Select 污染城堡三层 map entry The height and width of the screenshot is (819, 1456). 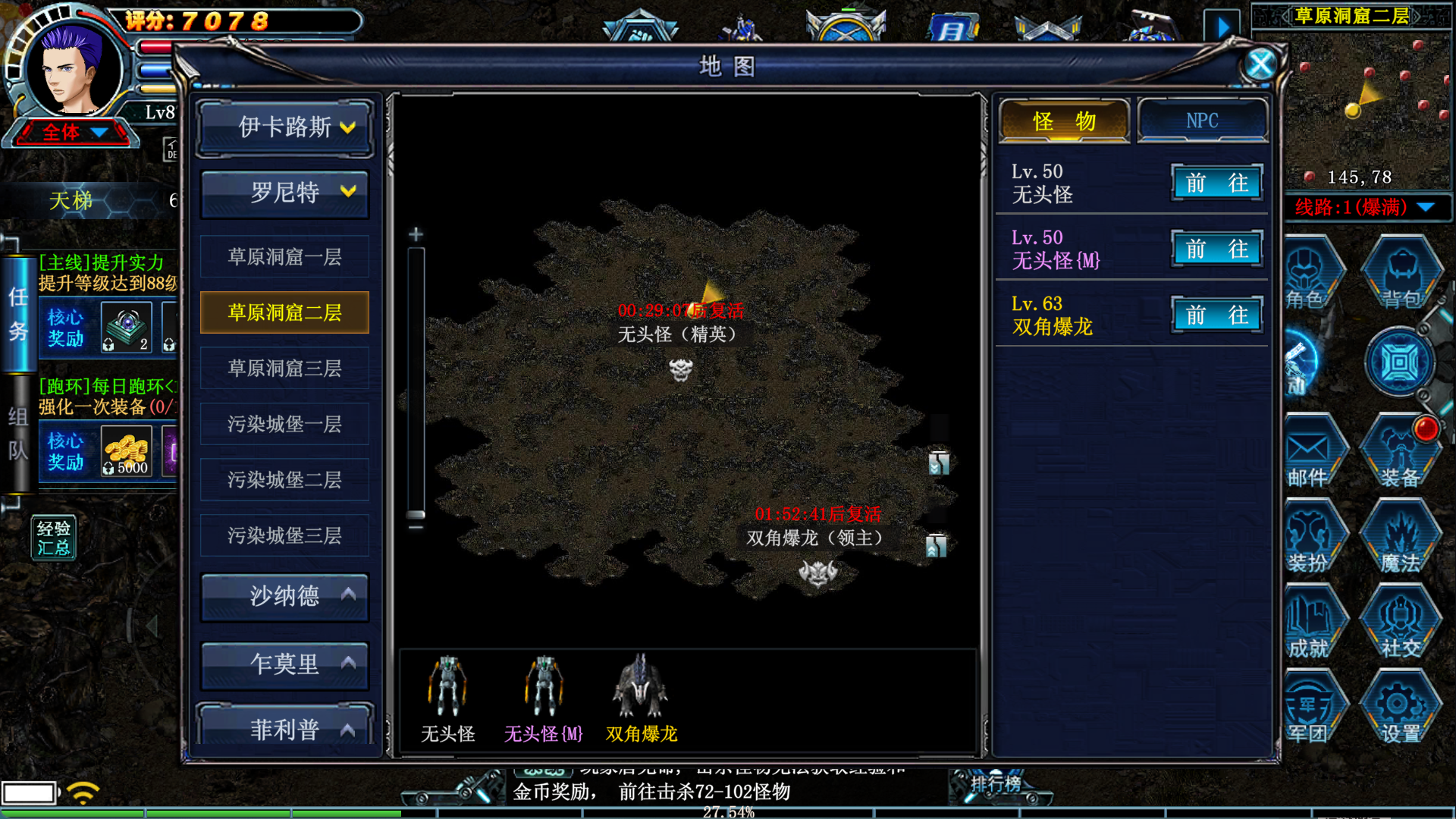click(284, 535)
